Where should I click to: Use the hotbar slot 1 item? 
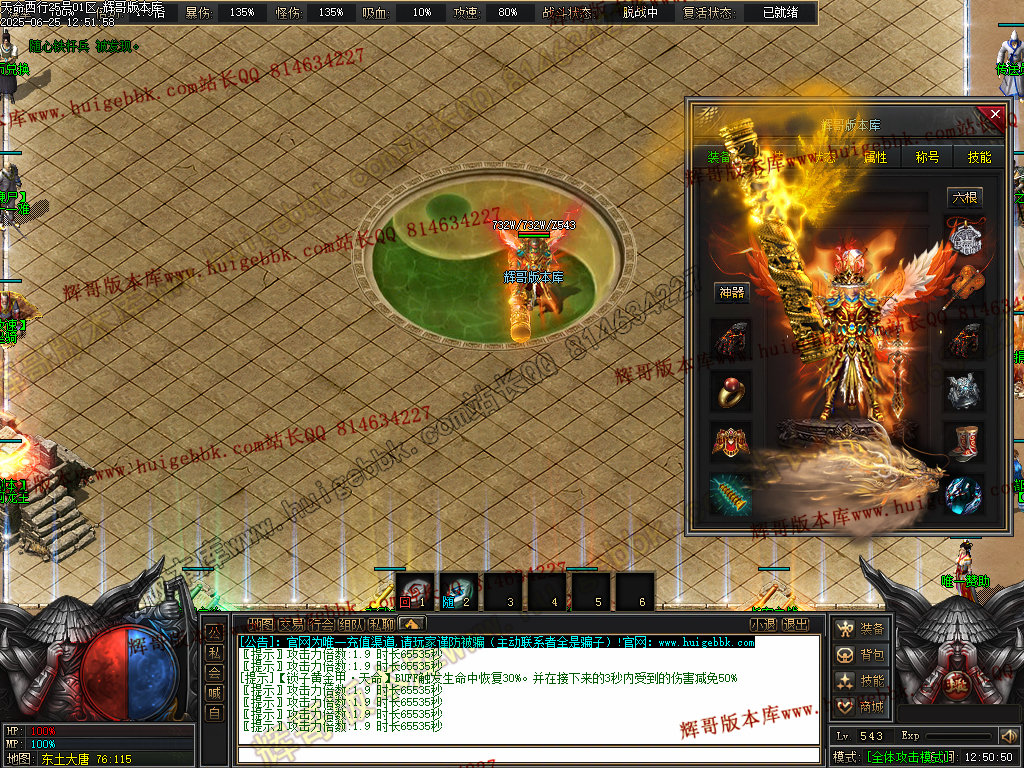tap(415, 592)
